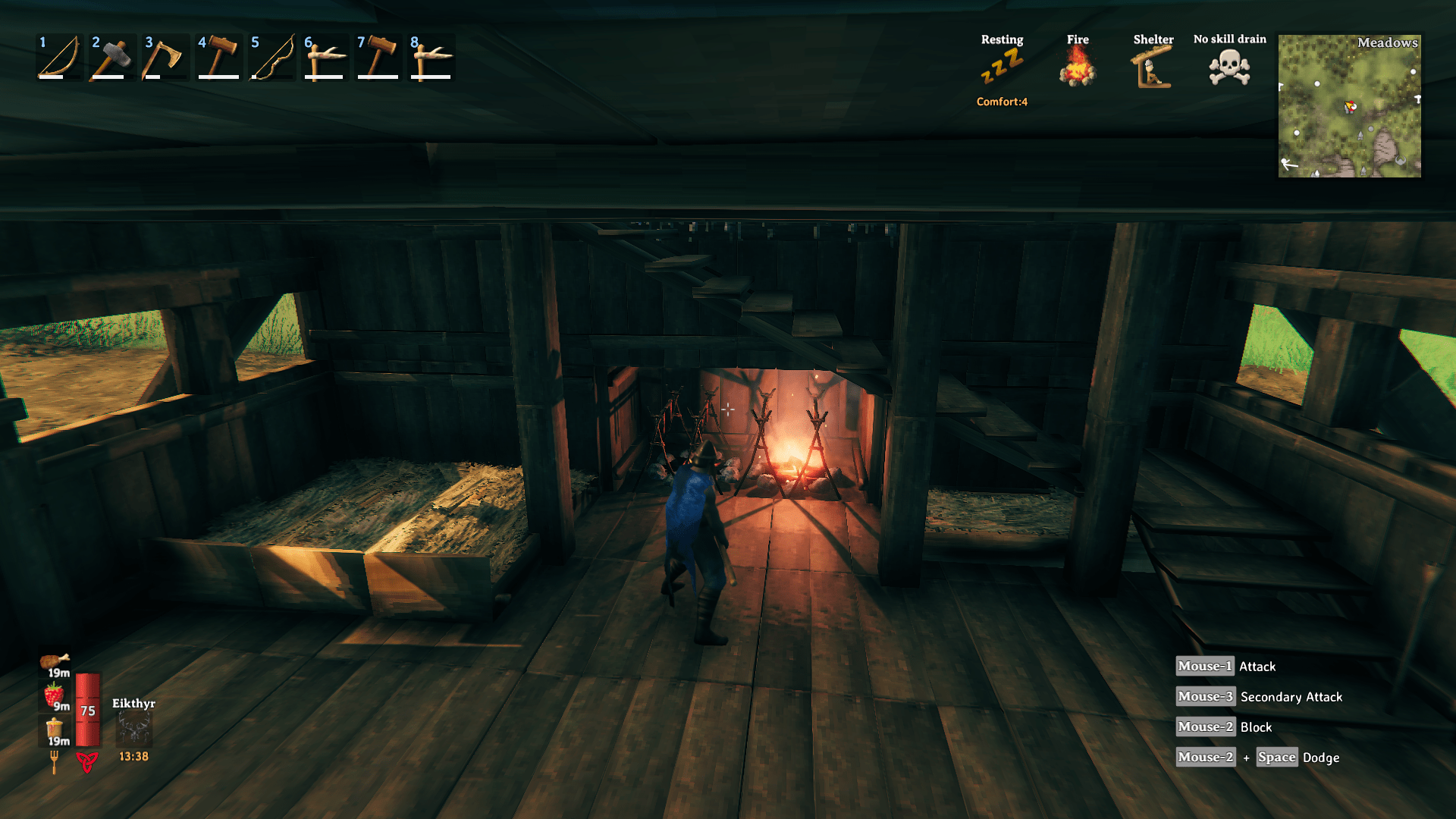Equip the antler pickaxe in slot 8
This screenshot has width=1456, height=819.
431,57
